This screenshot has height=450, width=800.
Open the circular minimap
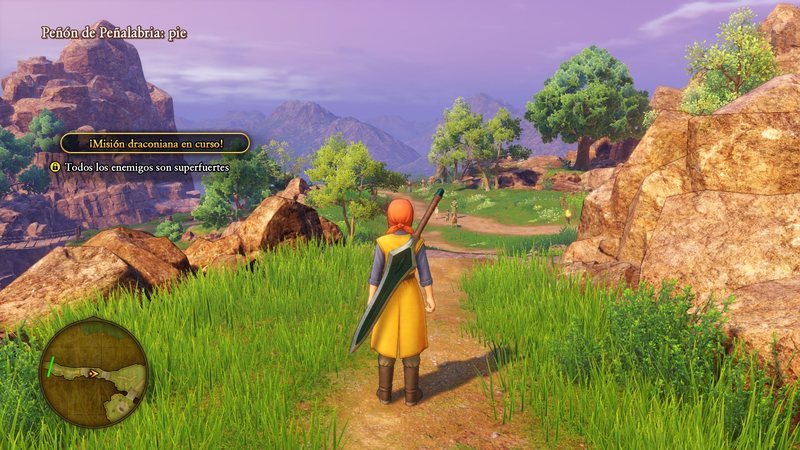93,373
